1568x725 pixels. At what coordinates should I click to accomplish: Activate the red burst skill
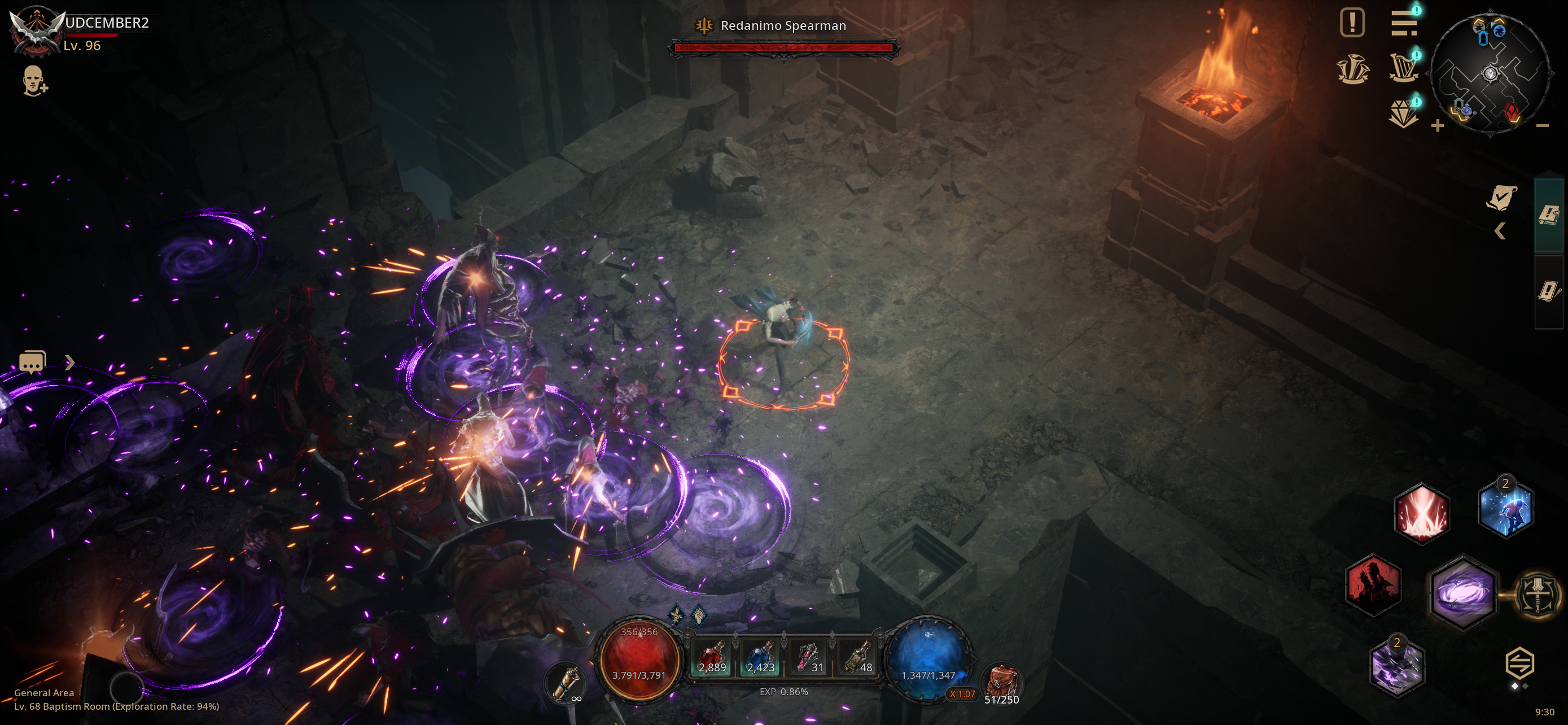click(x=1421, y=512)
